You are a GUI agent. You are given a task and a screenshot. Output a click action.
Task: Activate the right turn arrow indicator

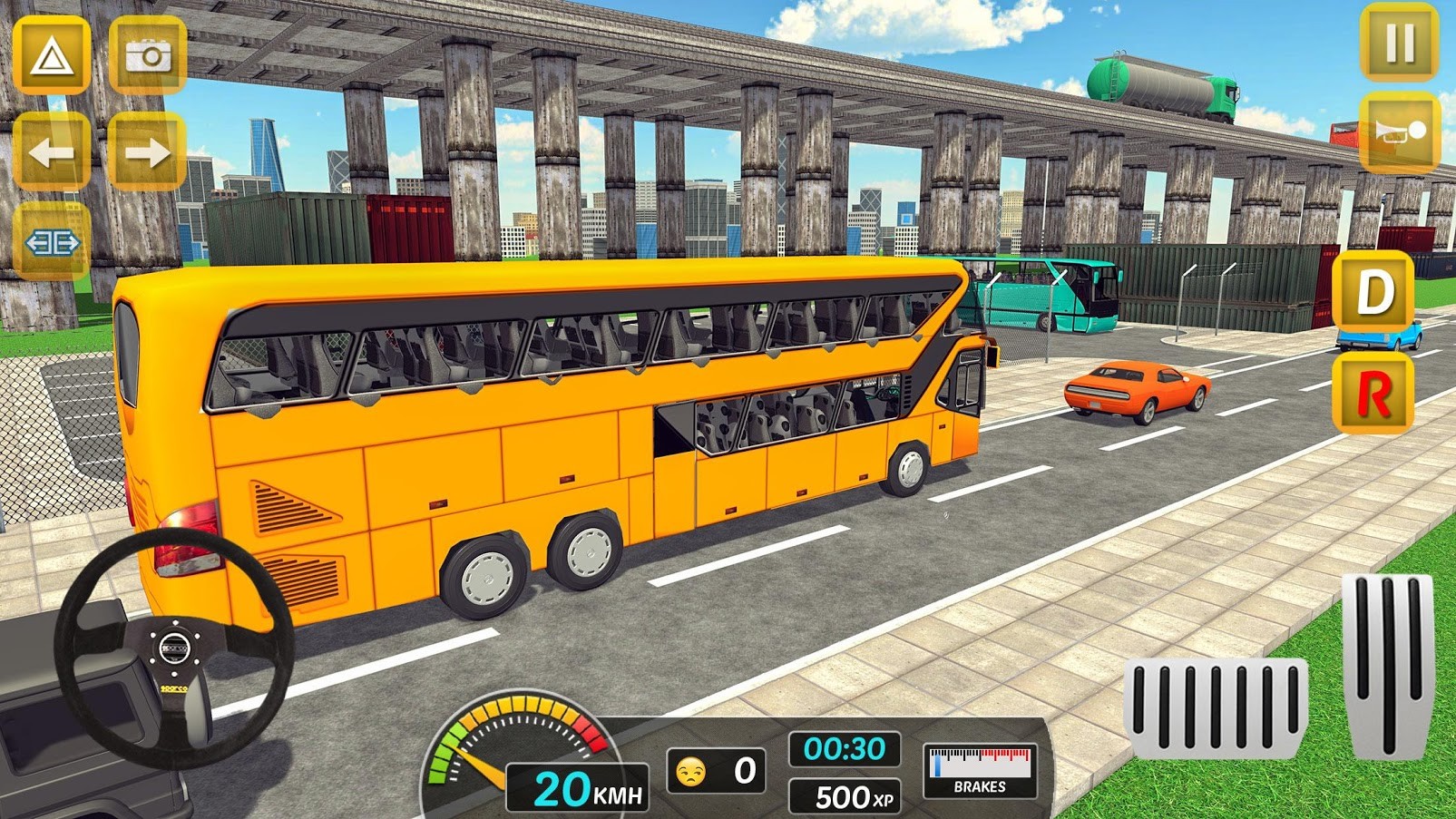148,152
